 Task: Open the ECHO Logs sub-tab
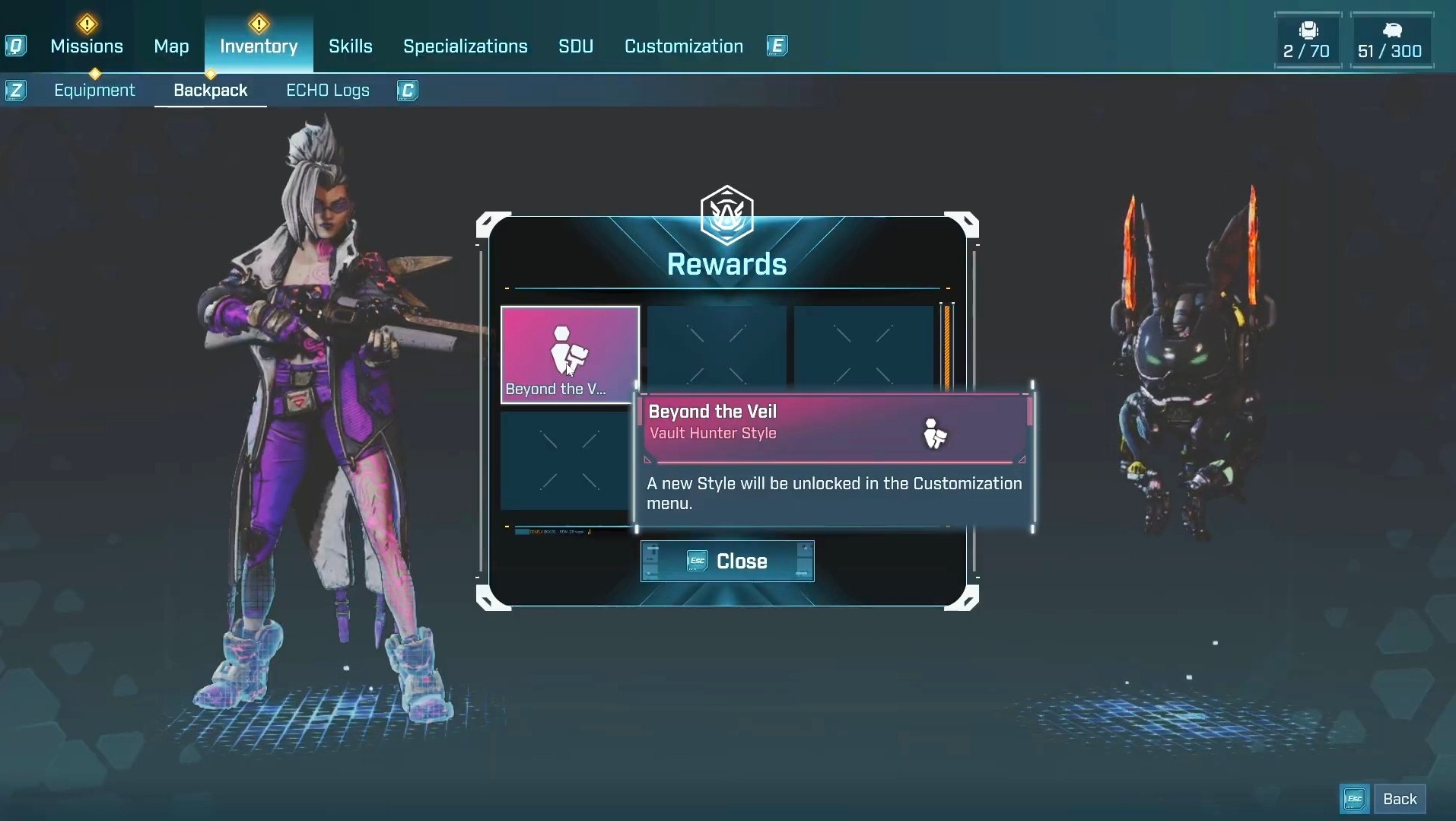[x=328, y=91]
